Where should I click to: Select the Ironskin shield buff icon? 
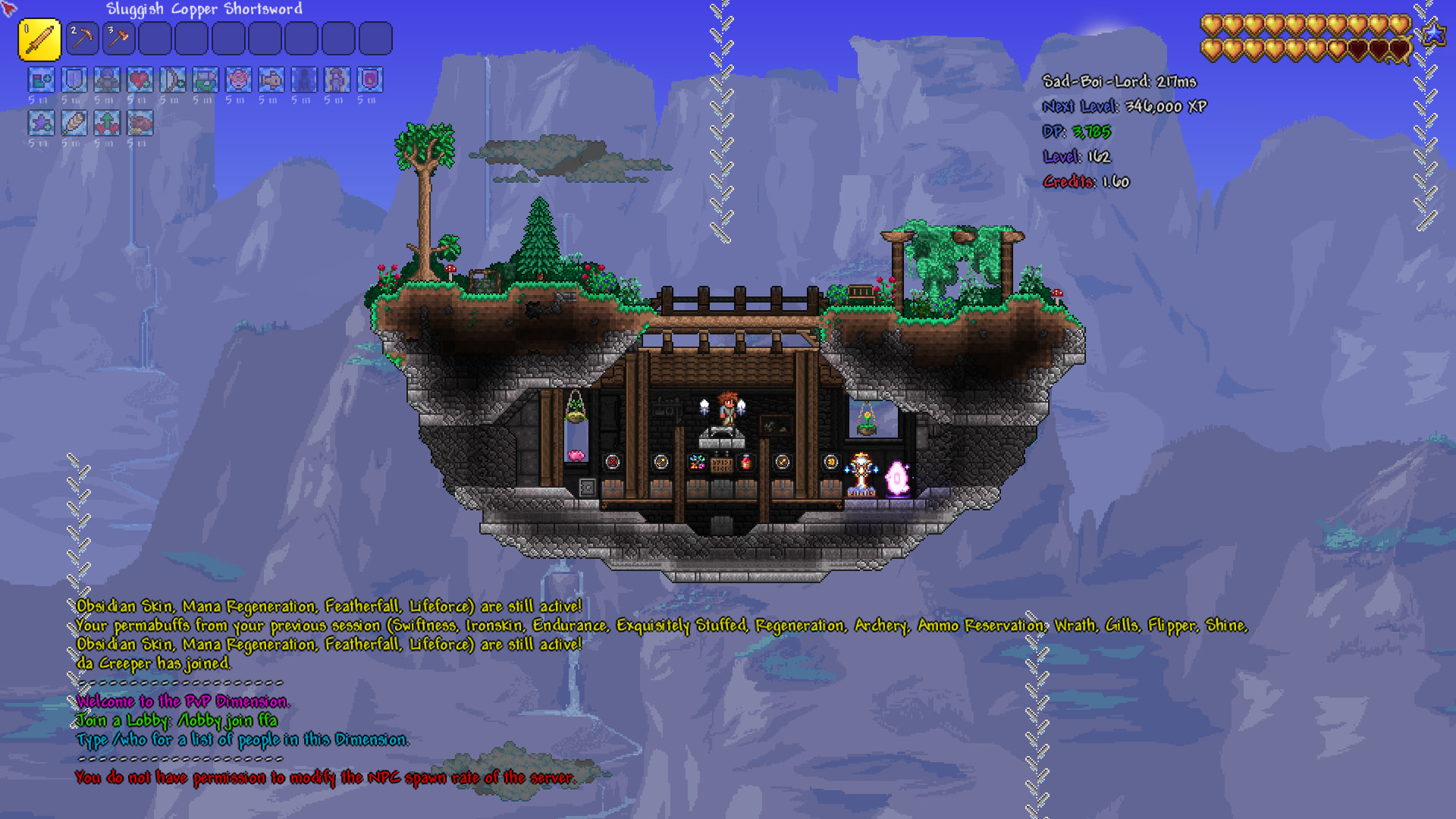point(74,80)
